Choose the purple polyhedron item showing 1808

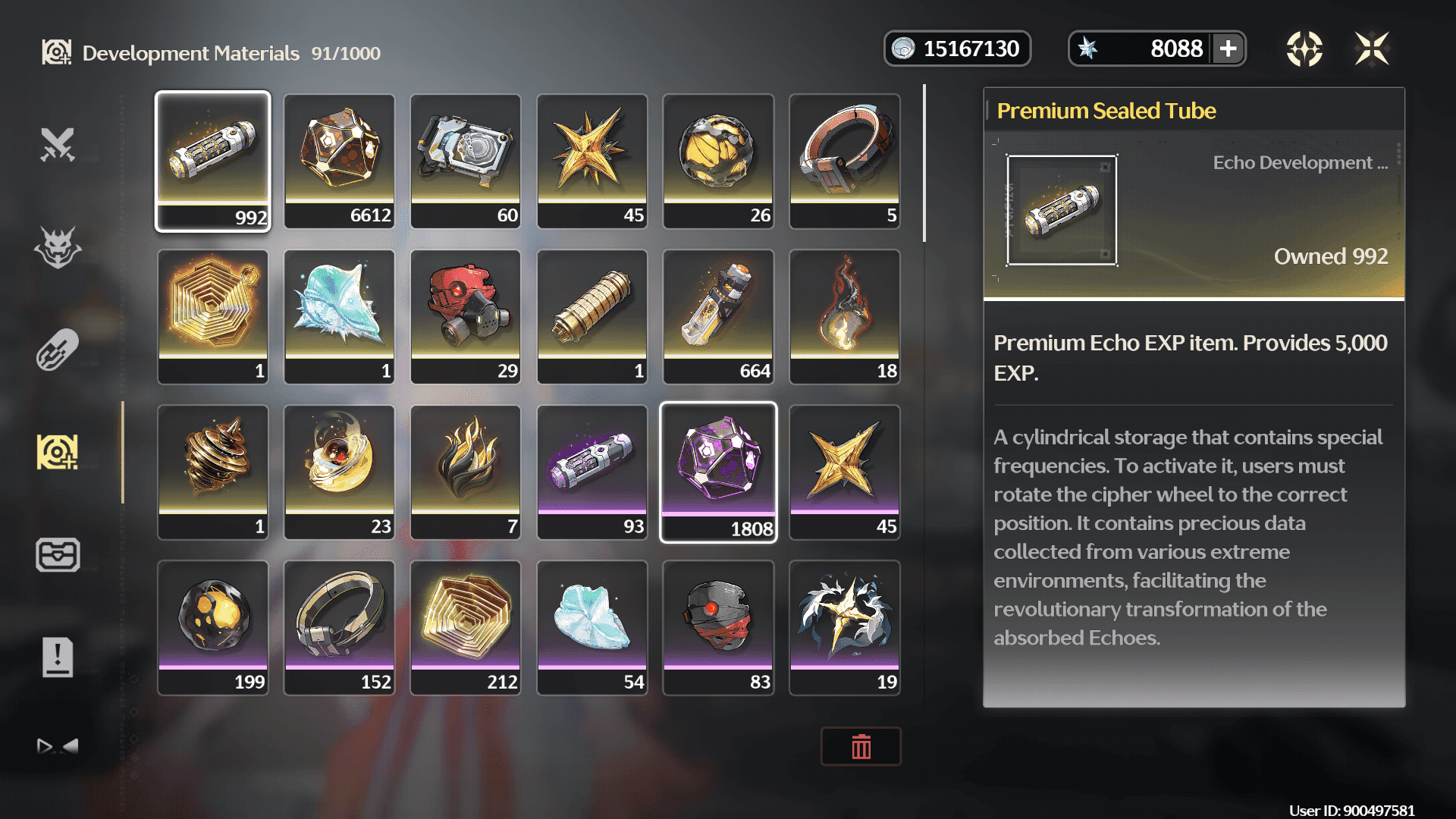pyautogui.click(x=718, y=472)
